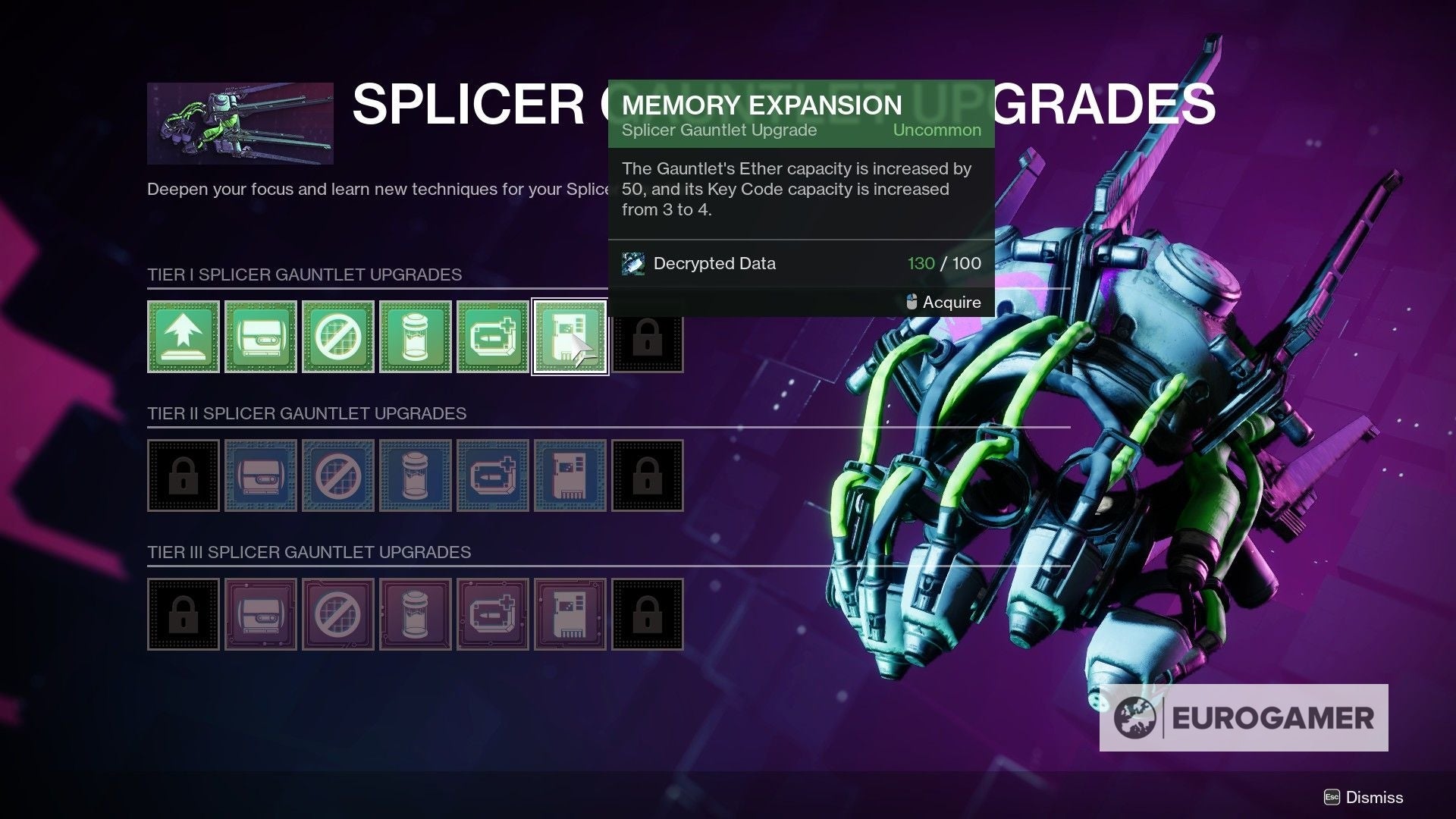Select the Tier III battery-plus upgrade
Screen dimensions: 1456x819
493,614
